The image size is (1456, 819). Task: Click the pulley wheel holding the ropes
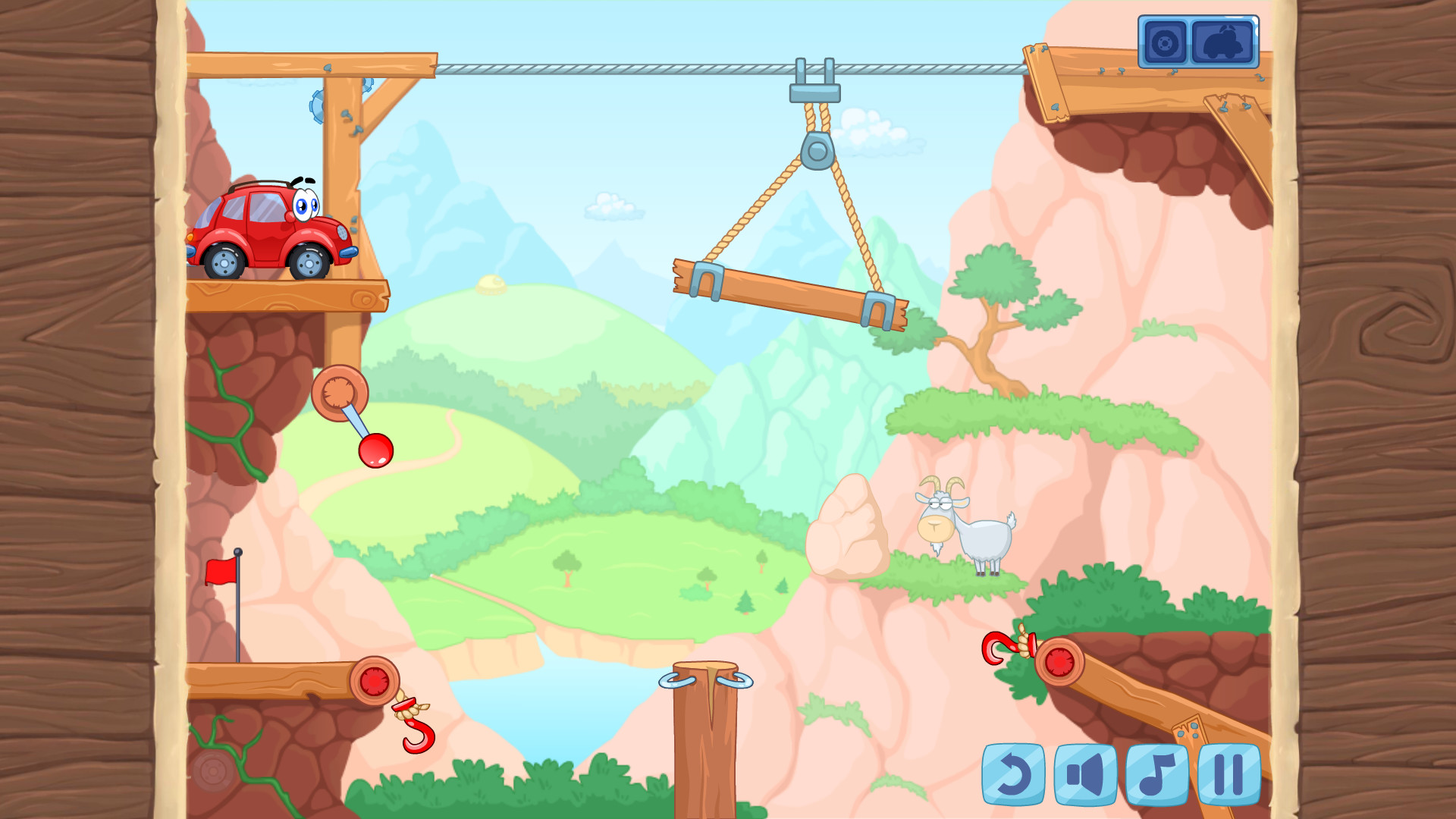[817, 149]
